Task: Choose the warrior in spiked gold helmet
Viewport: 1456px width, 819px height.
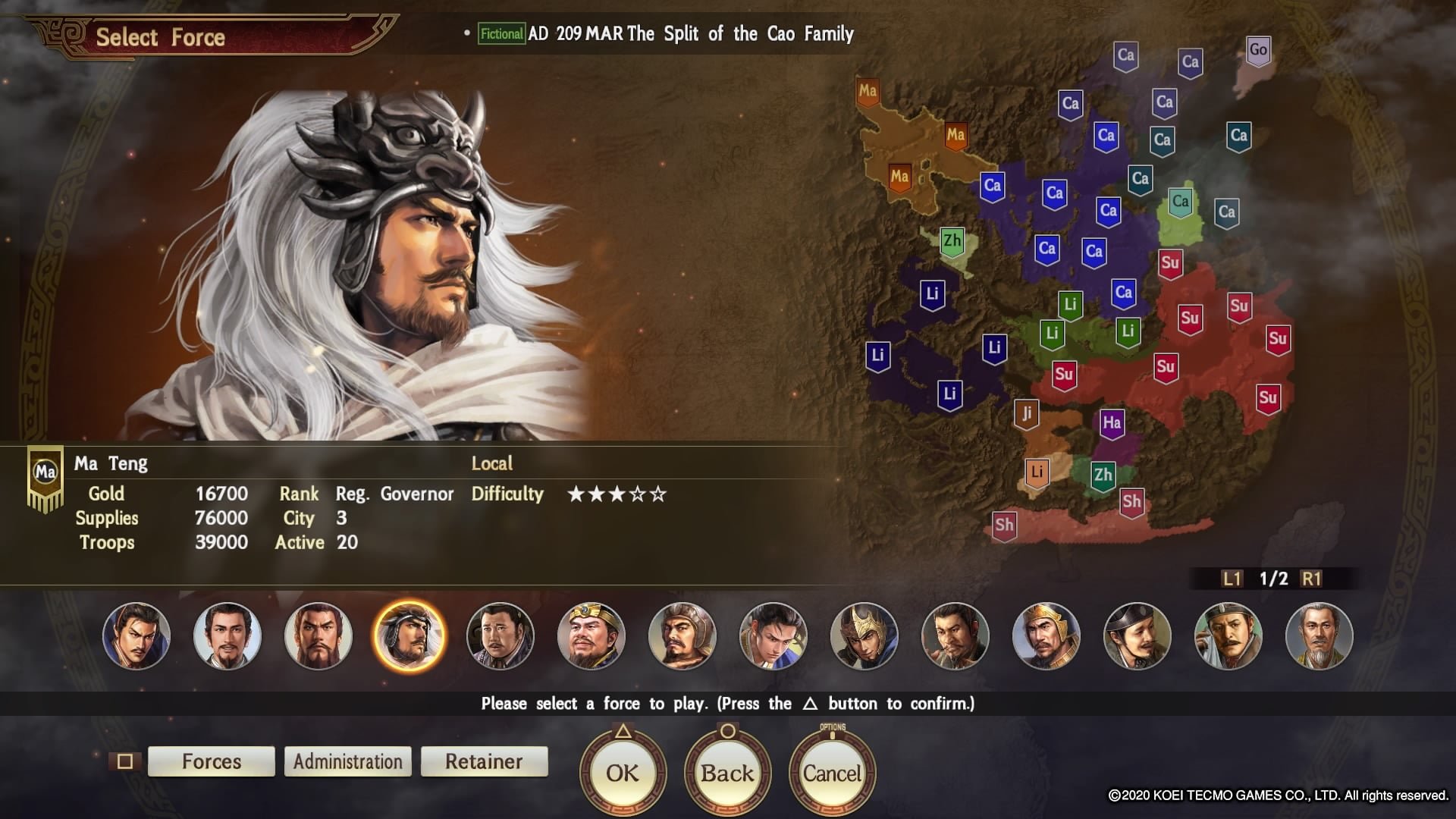Action: (864, 636)
